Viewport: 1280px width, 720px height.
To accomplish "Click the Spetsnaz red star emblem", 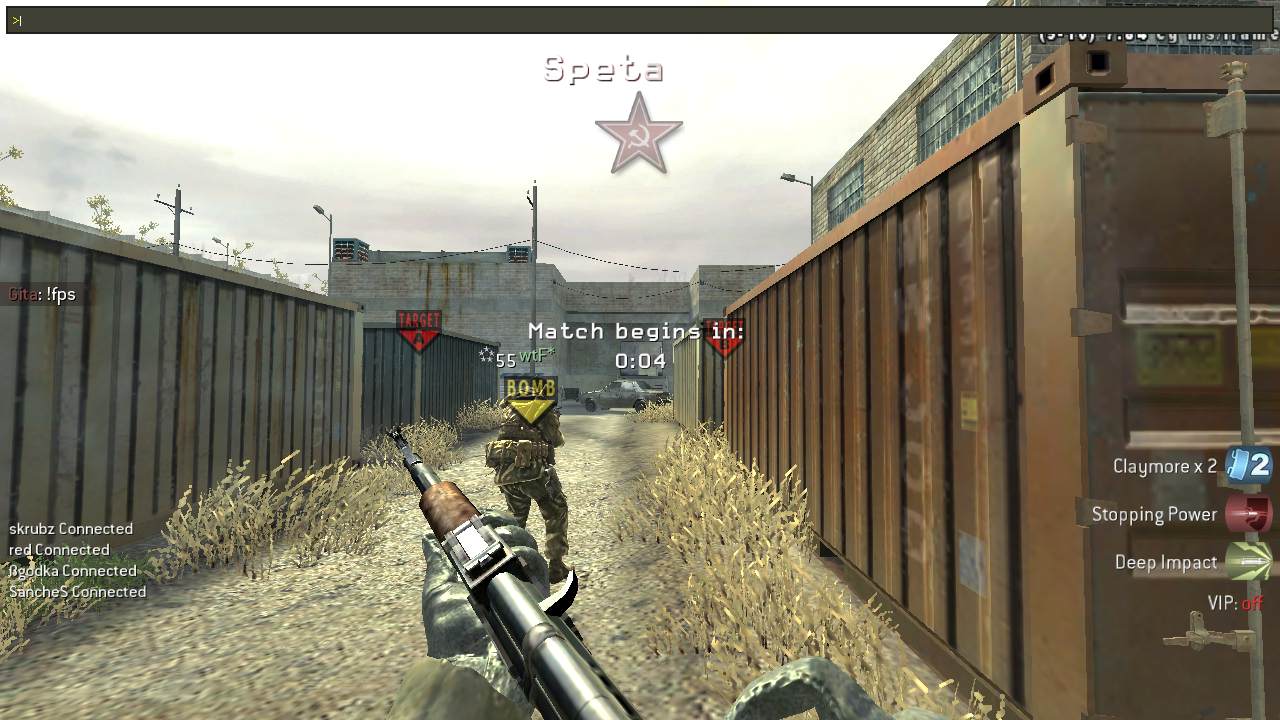I will point(639,133).
